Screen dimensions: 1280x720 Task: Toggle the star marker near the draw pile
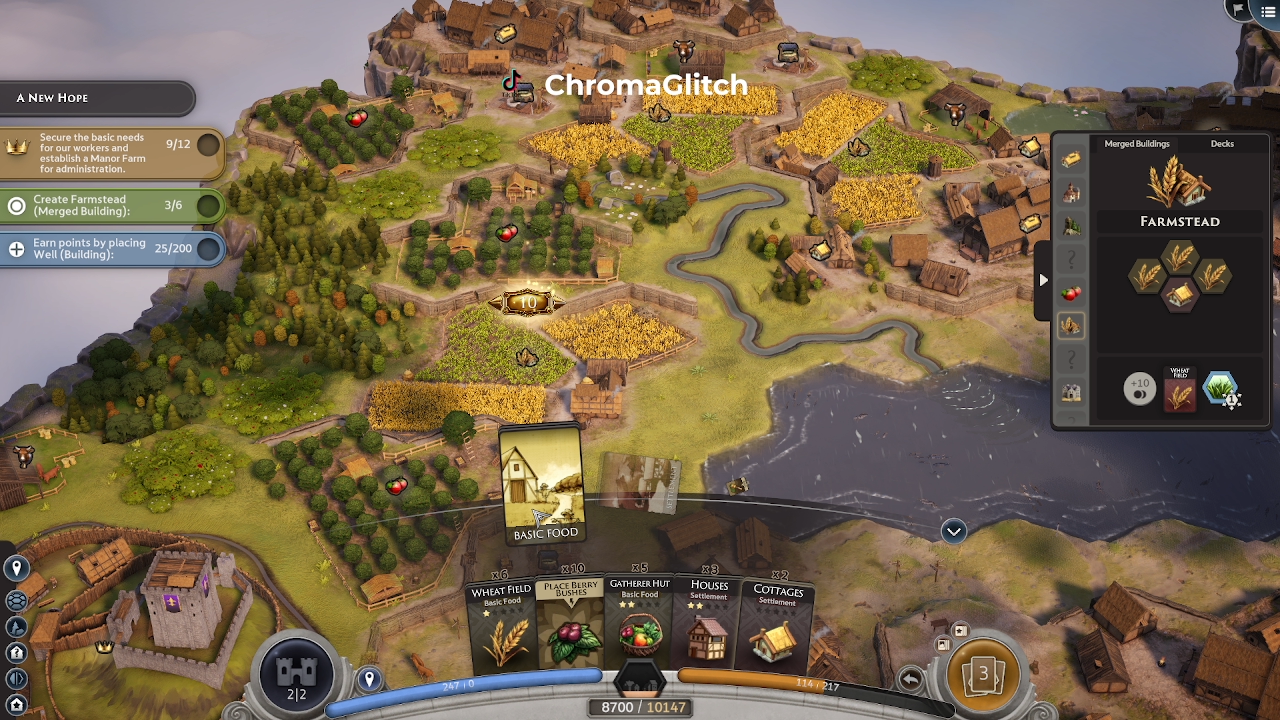click(960, 631)
